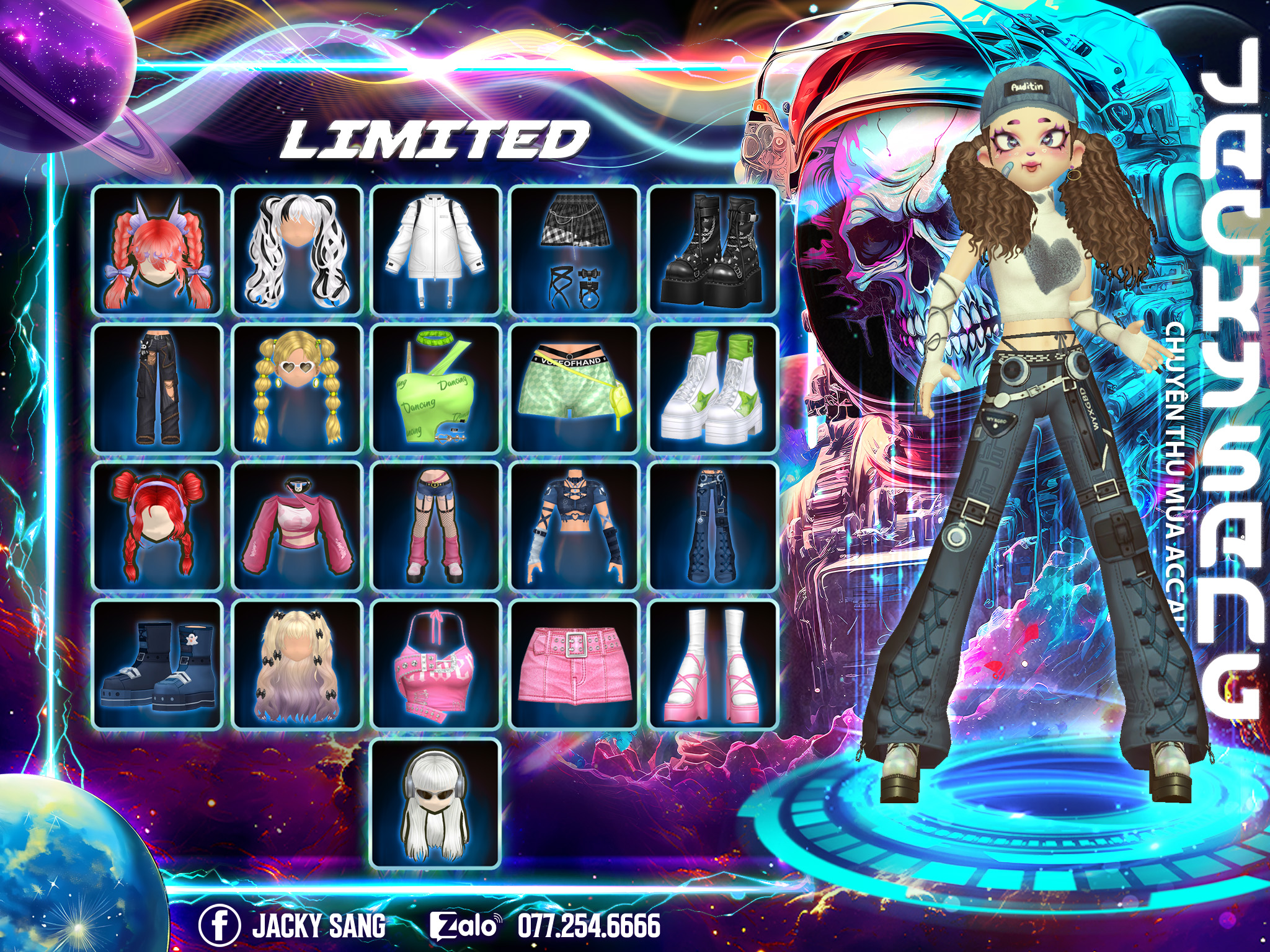This screenshot has height=952, width=1270.
Task: Select the white hair with headphones and sunglasses
Action: pyautogui.click(x=435, y=803)
